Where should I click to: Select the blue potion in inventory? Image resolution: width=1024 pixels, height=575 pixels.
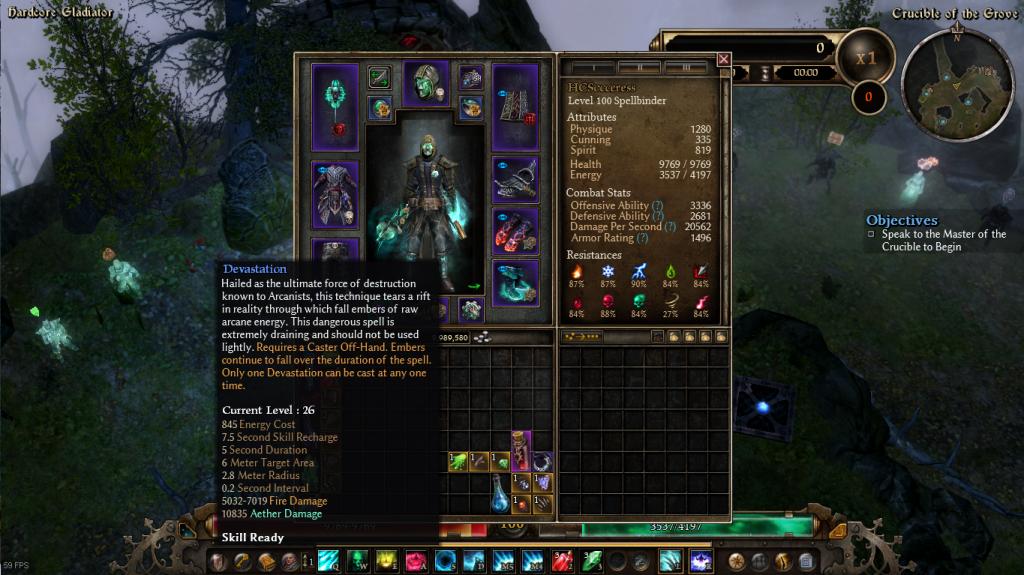[x=500, y=494]
